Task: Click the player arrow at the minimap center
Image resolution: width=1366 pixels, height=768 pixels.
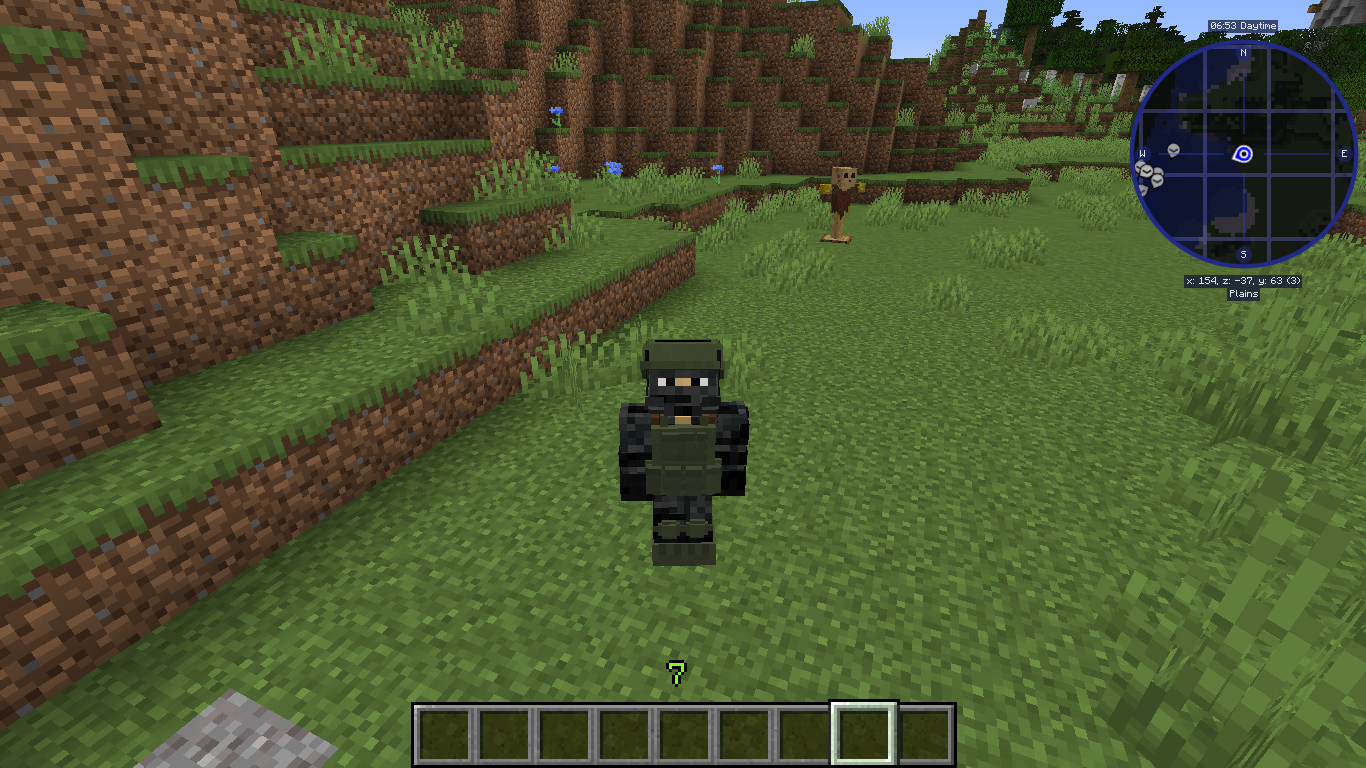Action: point(1241,155)
